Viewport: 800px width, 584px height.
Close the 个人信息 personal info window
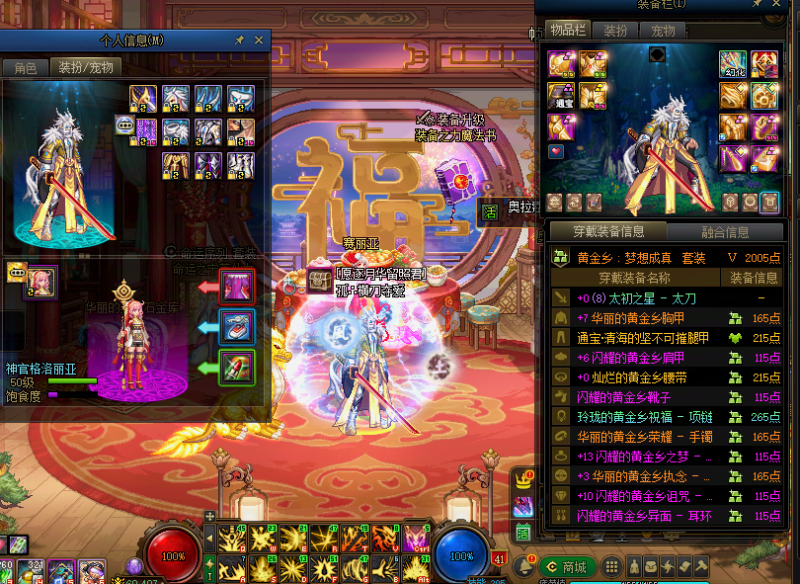(x=259, y=40)
